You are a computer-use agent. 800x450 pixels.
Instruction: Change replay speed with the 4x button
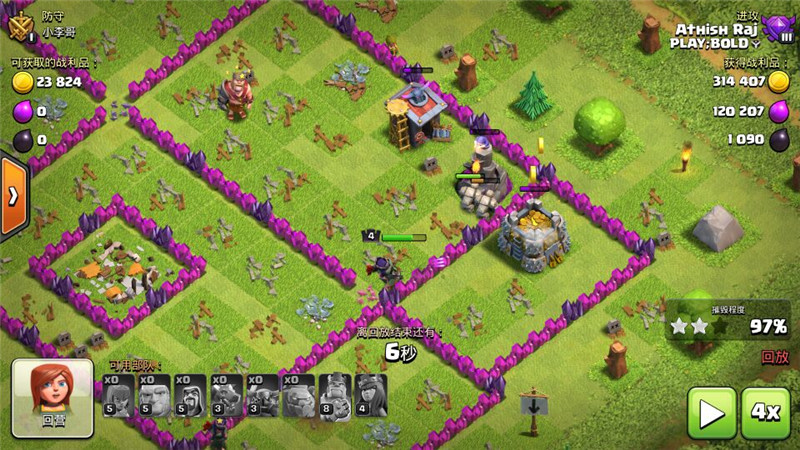[766, 412]
